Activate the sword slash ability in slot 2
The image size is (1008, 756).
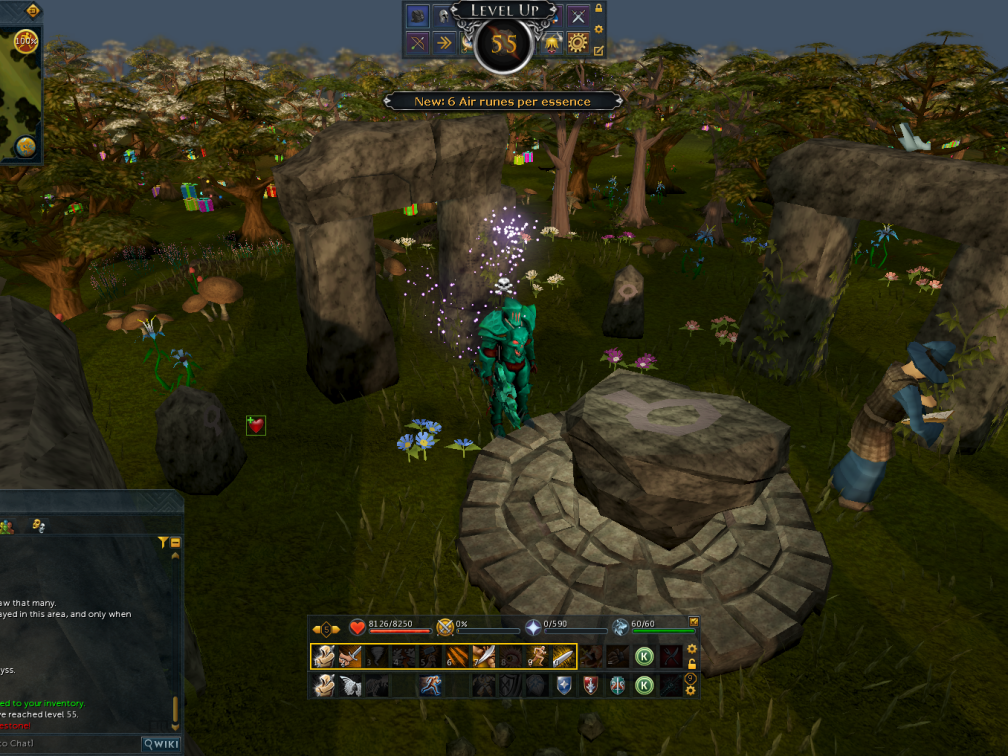coord(350,656)
